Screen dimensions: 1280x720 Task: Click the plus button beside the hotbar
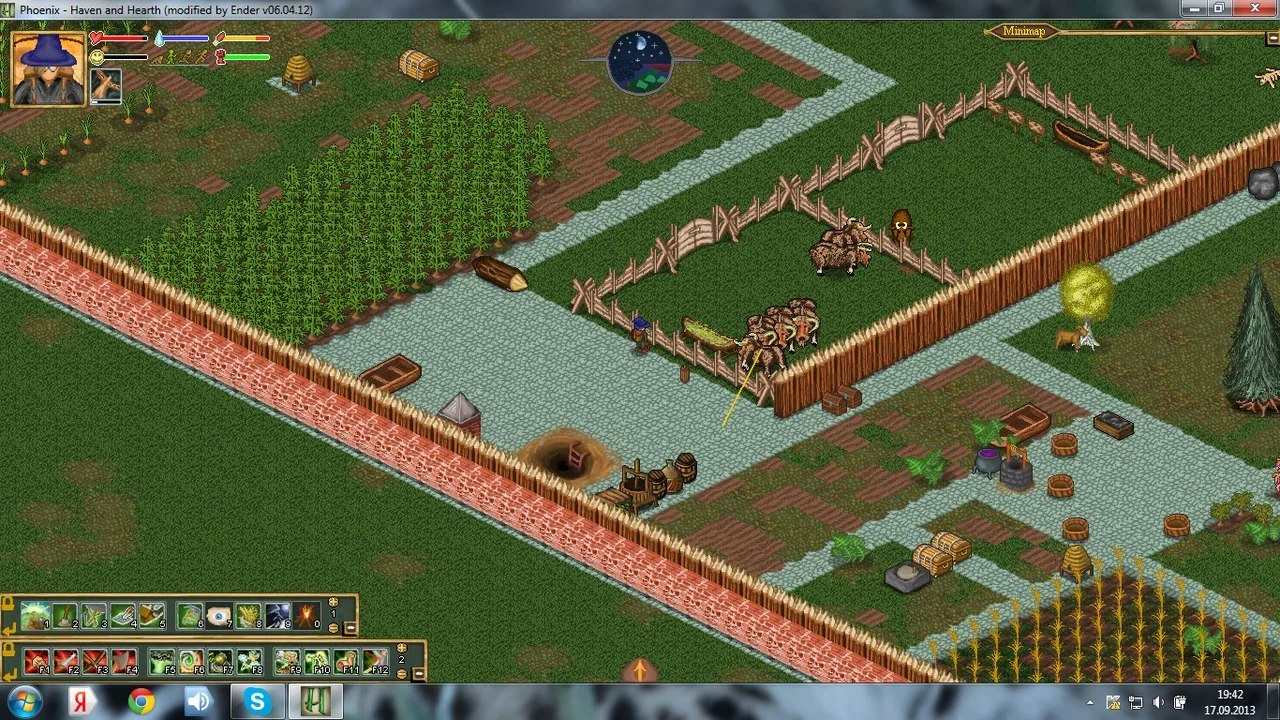[x=334, y=602]
